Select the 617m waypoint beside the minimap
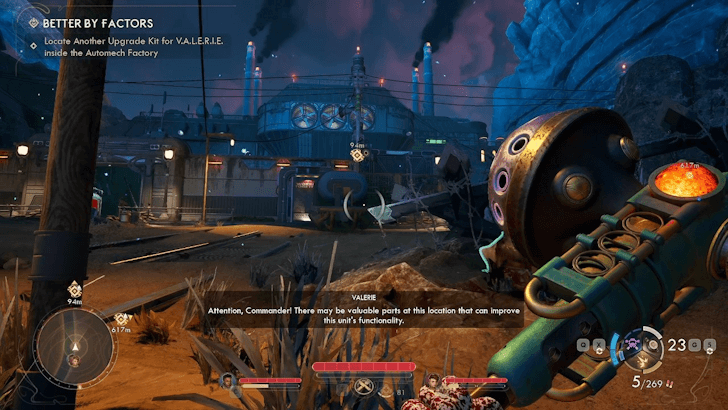 [121, 320]
